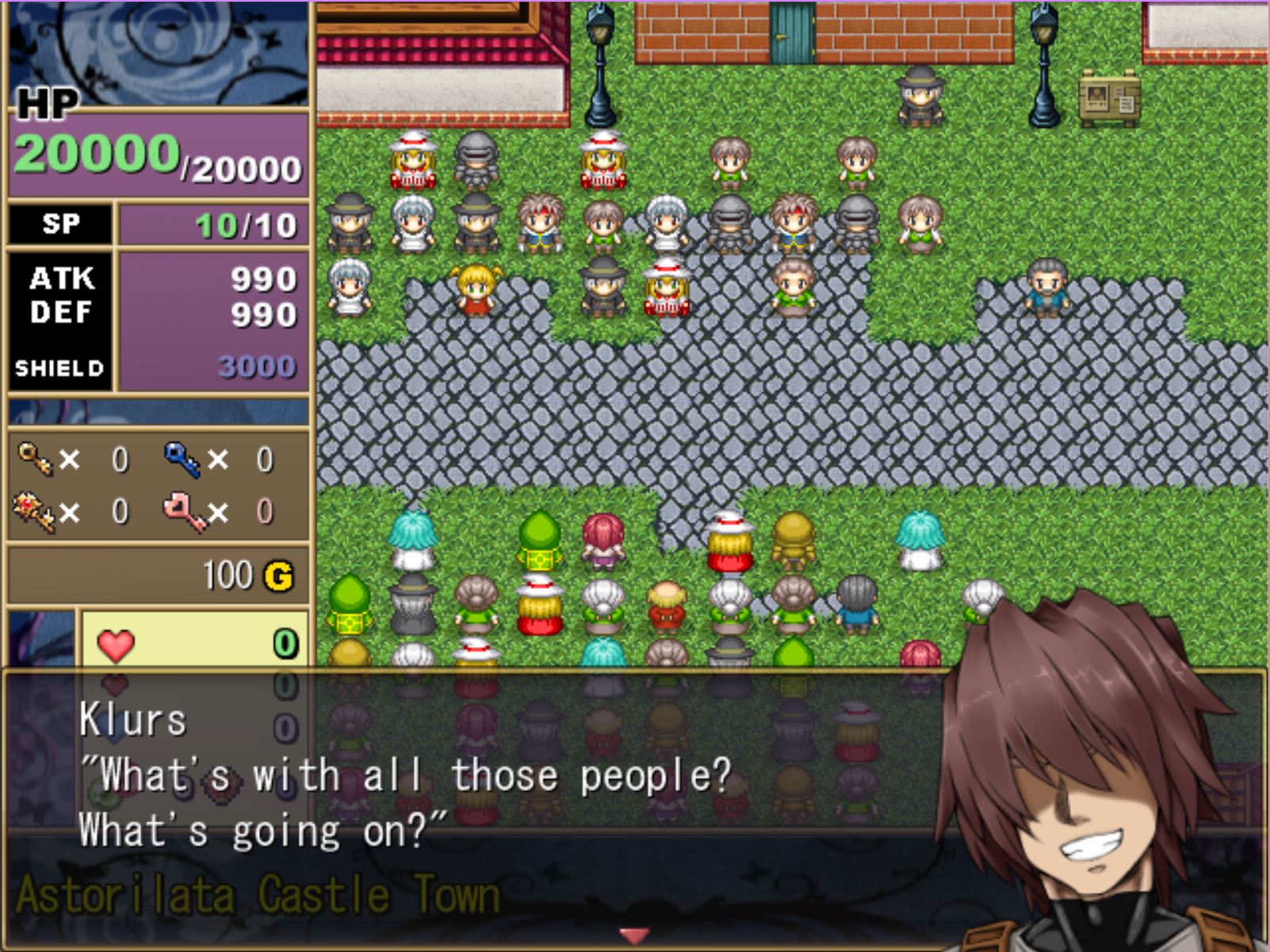This screenshot has height=952, width=1270.
Task: Click the ATK 990 stat row
Action: coord(262,281)
